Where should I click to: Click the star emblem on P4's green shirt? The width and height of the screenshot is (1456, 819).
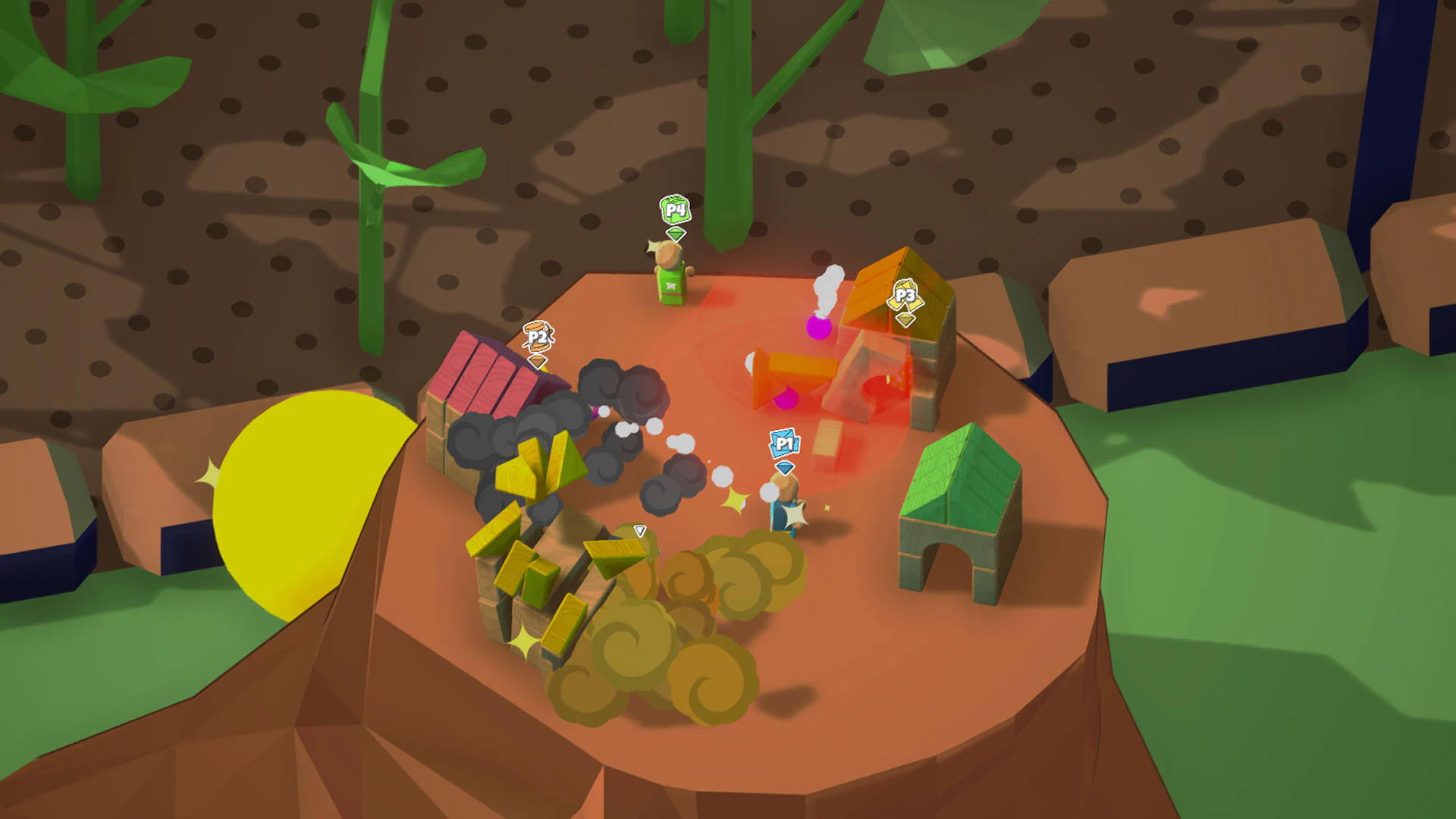pyautogui.click(x=670, y=286)
